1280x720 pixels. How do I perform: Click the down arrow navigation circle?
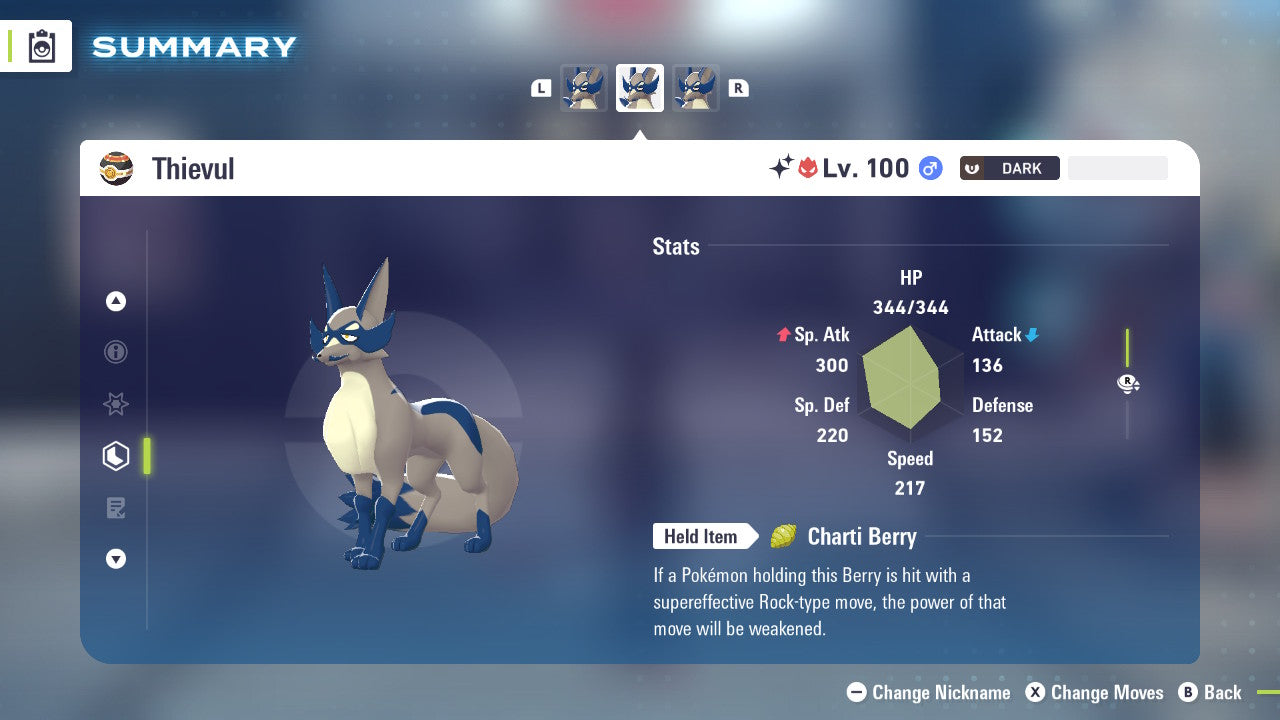coord(116,559)
